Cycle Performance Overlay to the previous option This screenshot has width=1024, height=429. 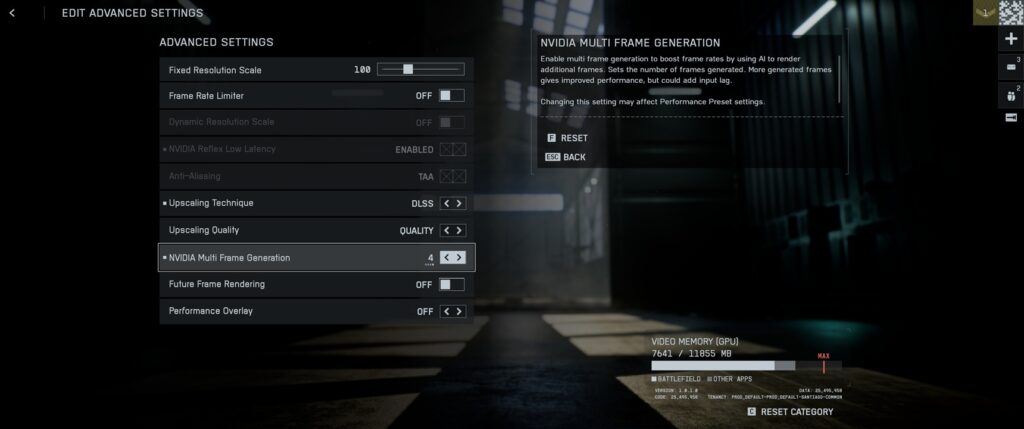446,311
